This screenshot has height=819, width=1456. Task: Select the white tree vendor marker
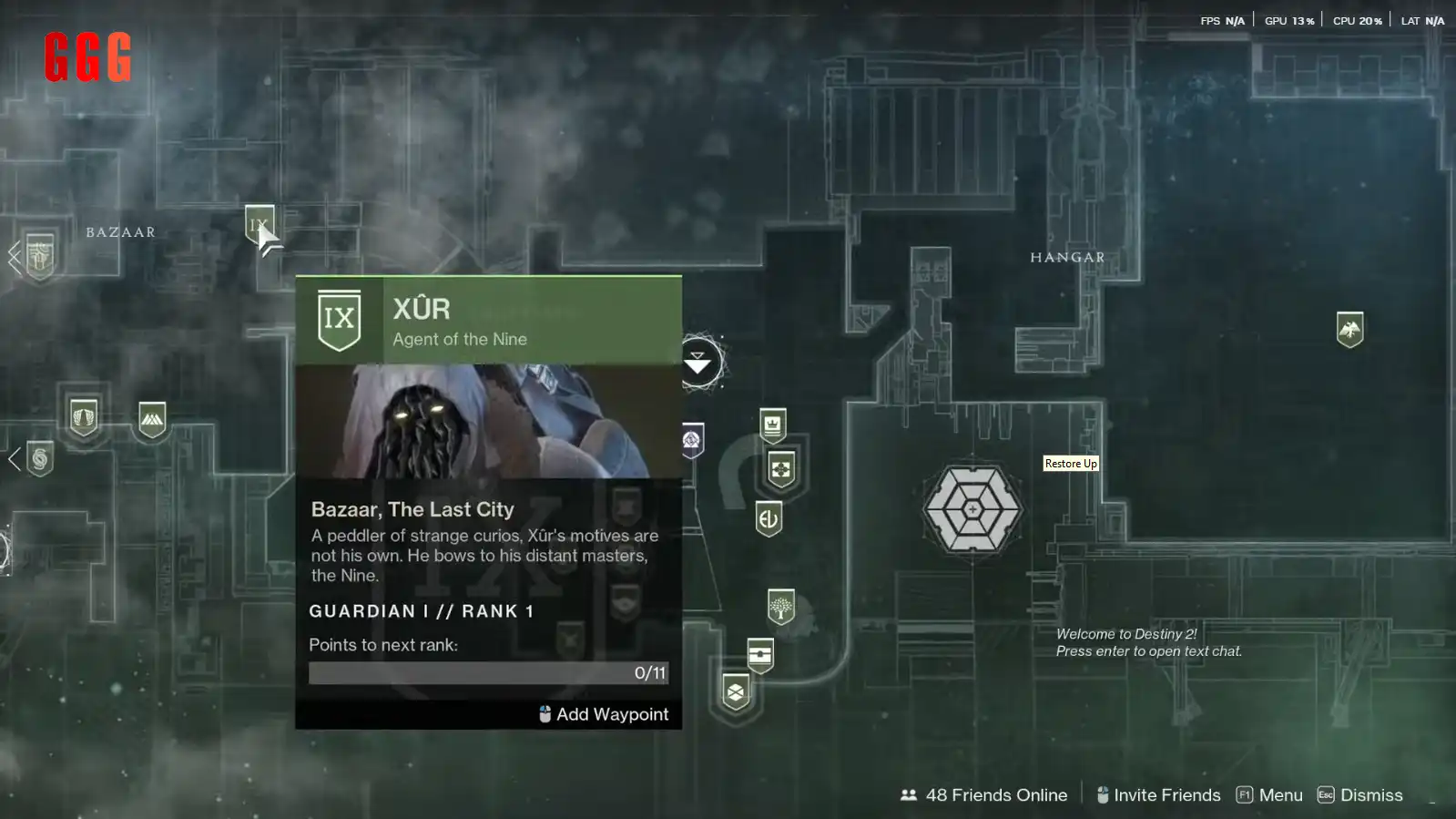click(x=780, y=607)
